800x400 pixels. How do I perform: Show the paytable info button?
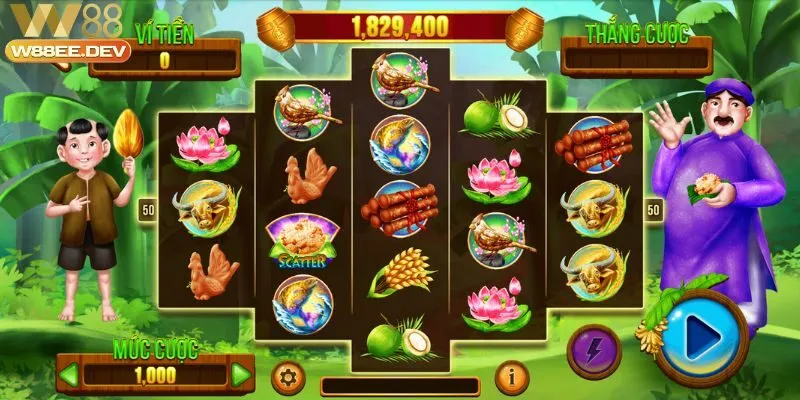[512, 377]
